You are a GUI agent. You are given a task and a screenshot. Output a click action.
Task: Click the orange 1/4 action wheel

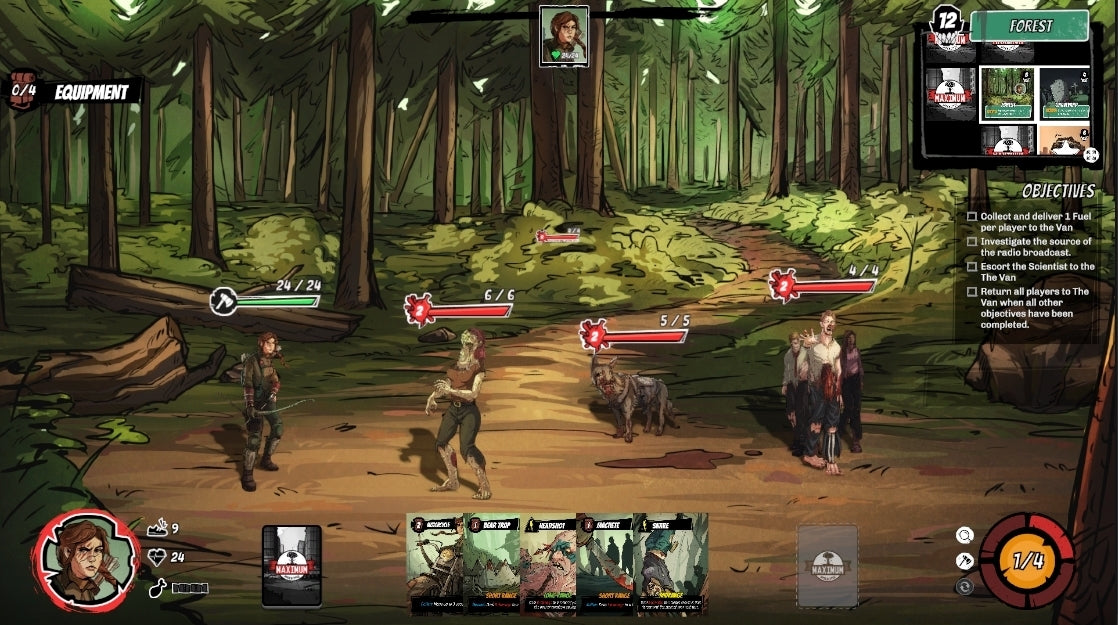tap(1027, 560)
